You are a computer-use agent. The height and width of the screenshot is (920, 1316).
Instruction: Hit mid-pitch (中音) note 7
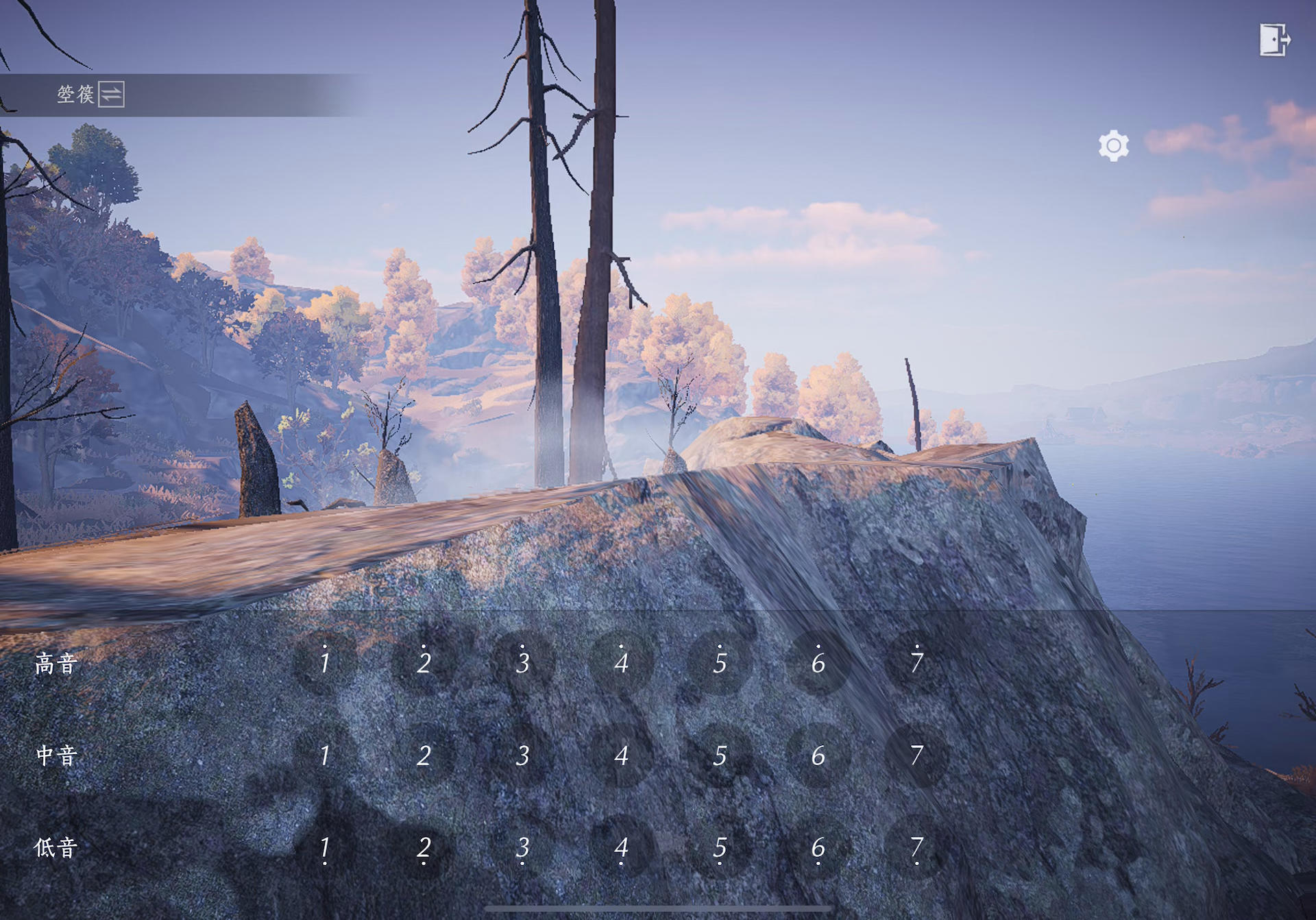(916, 755)
